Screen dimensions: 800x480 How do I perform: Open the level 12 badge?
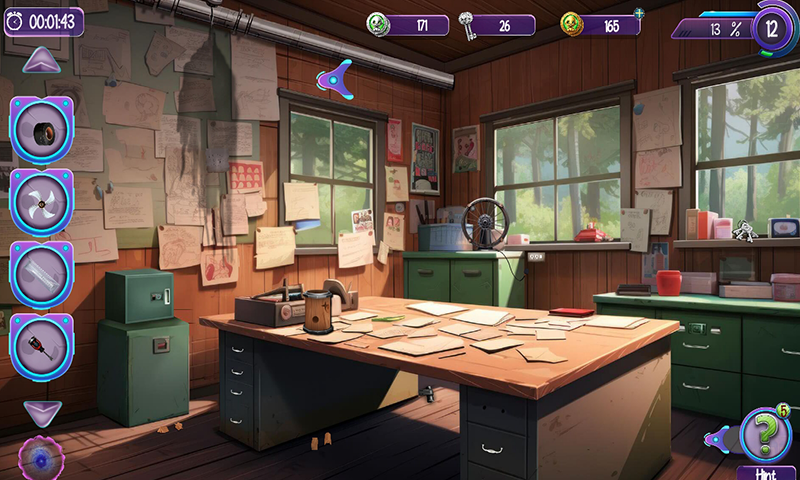coord(771,27)
